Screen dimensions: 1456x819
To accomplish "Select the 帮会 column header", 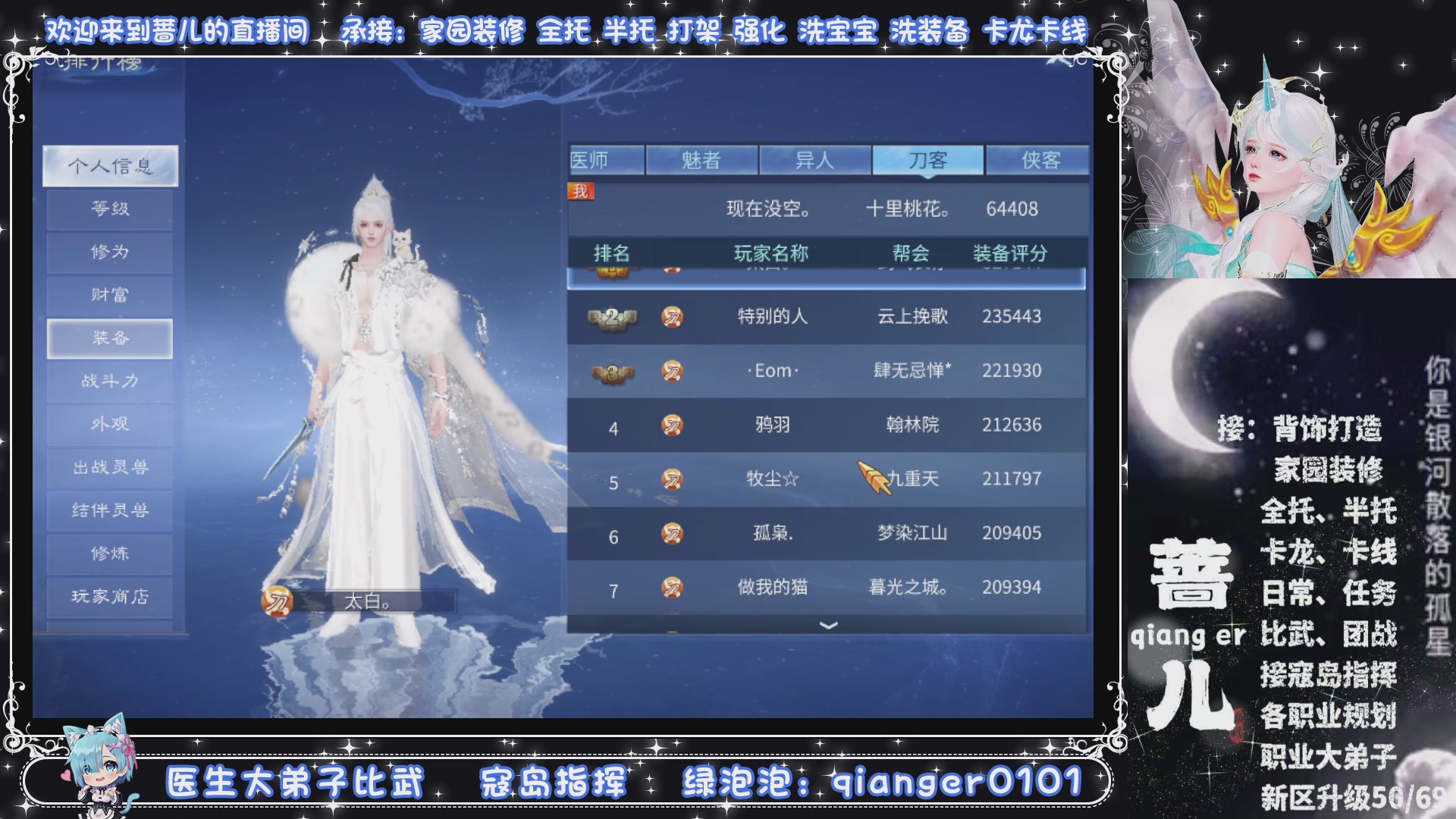I will 909,255.
